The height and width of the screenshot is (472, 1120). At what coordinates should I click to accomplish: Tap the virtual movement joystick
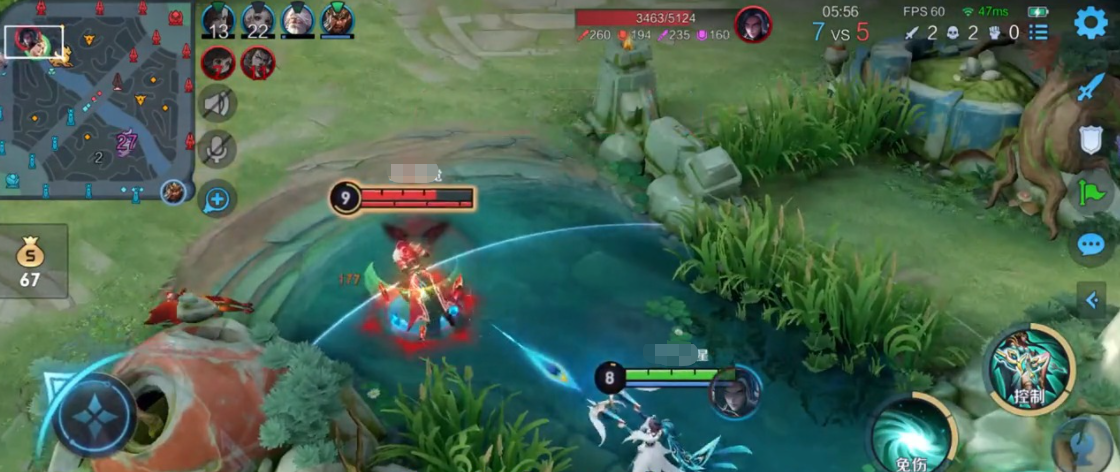(x=96, y=414)
